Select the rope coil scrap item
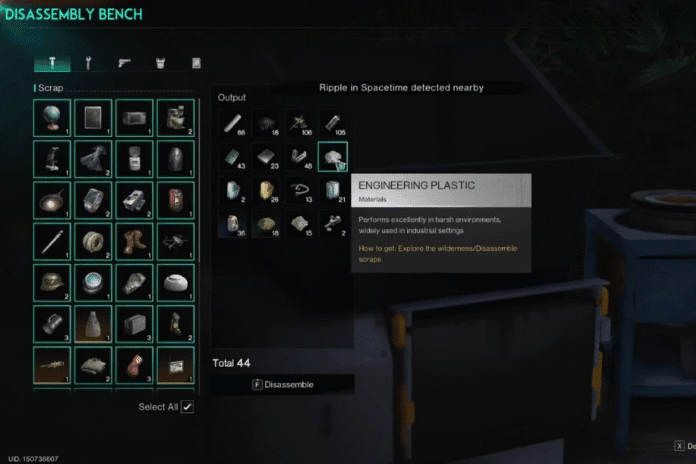 93,241
